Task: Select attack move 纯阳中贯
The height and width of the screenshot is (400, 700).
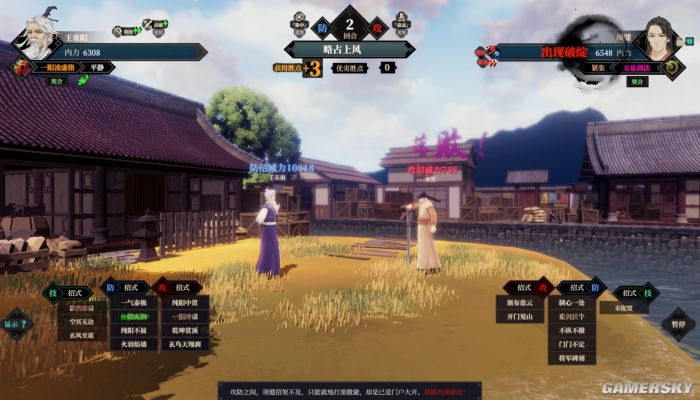Action: (185, 302)
